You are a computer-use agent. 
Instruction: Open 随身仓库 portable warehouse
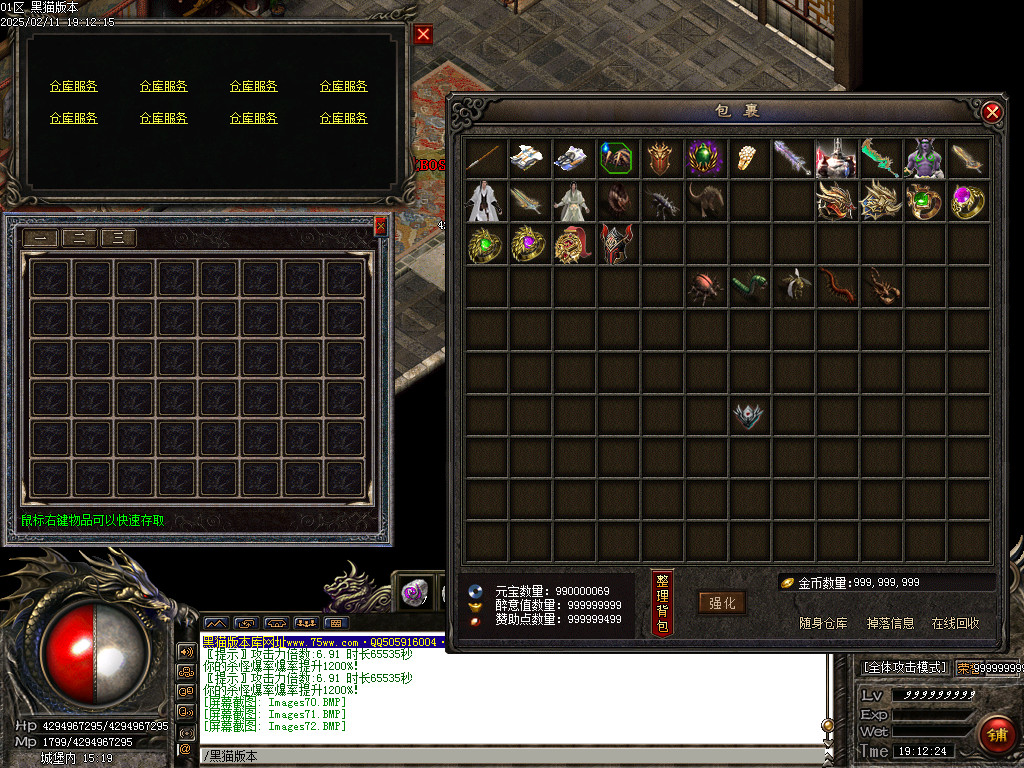click(823, 623)
